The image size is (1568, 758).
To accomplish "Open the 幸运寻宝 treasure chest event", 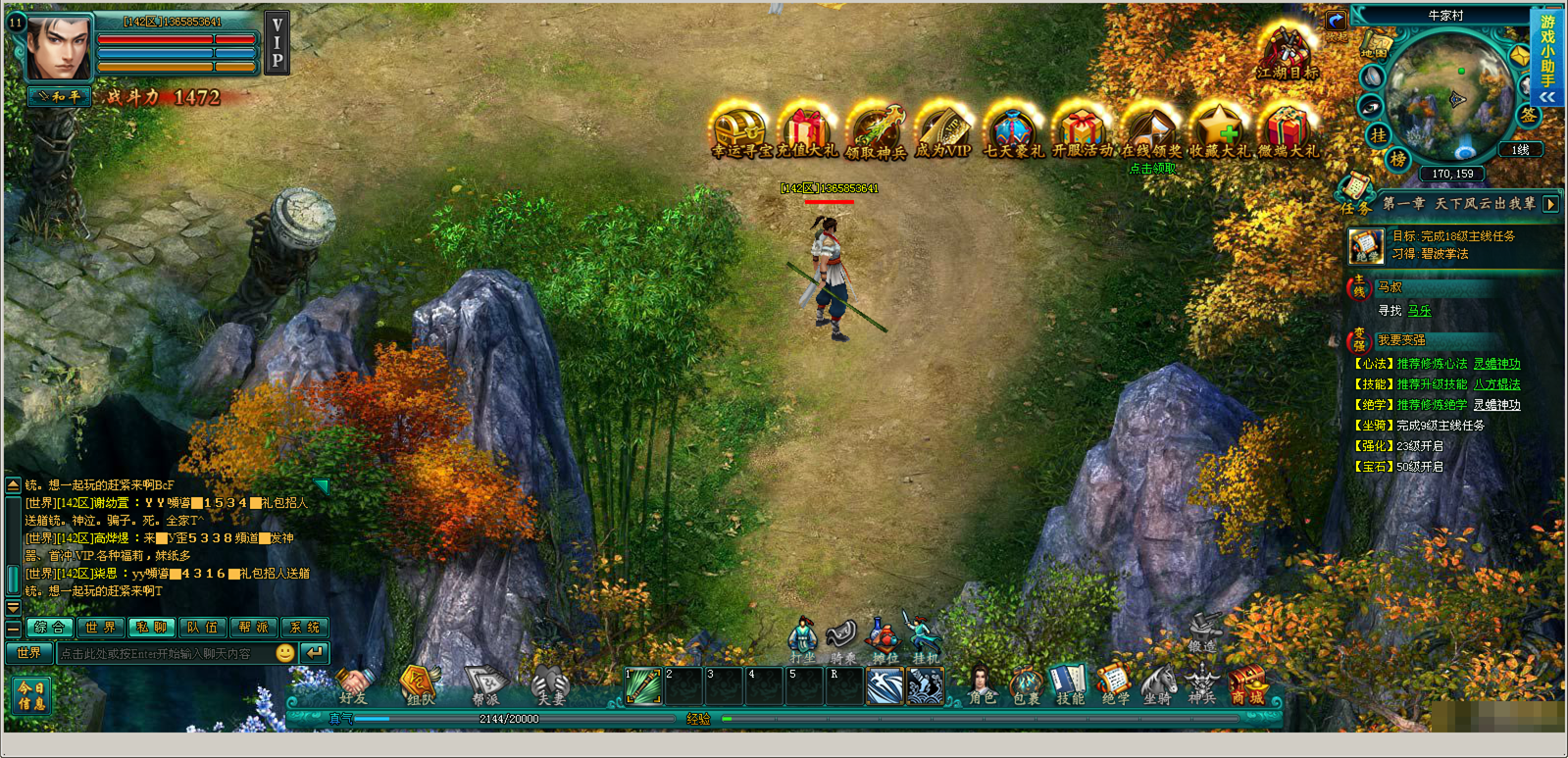I will tap(739, 129).
